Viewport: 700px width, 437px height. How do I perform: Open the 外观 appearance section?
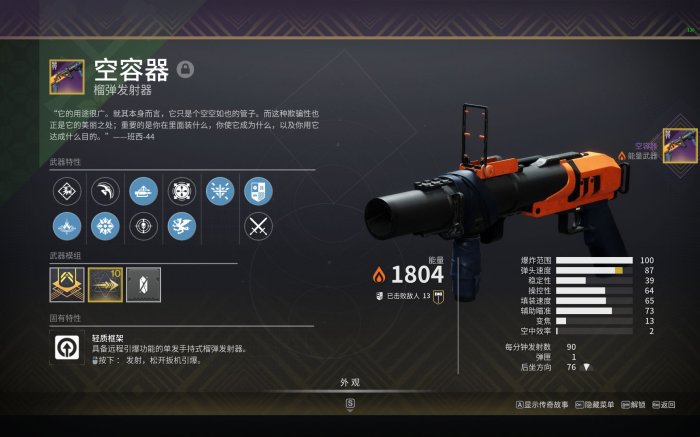click(349, 382)
